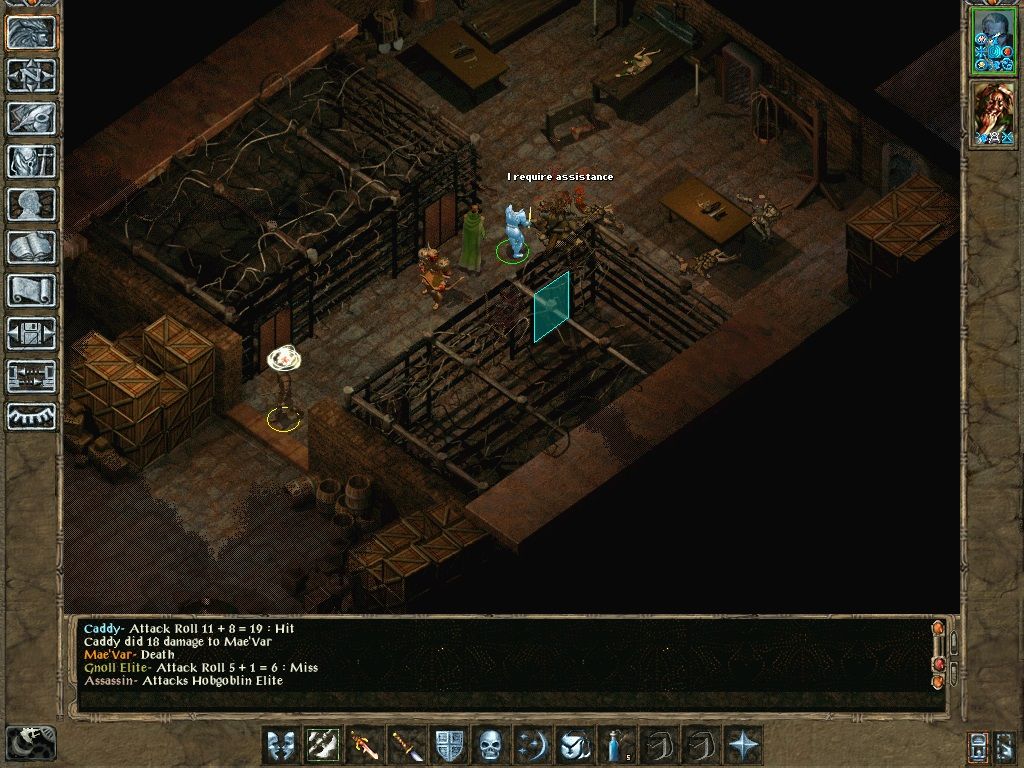Click the rest button in bottom-left corner
The height and width of the screenshot is (768, 1024).
pyautogui.click(x=31, y=743)
